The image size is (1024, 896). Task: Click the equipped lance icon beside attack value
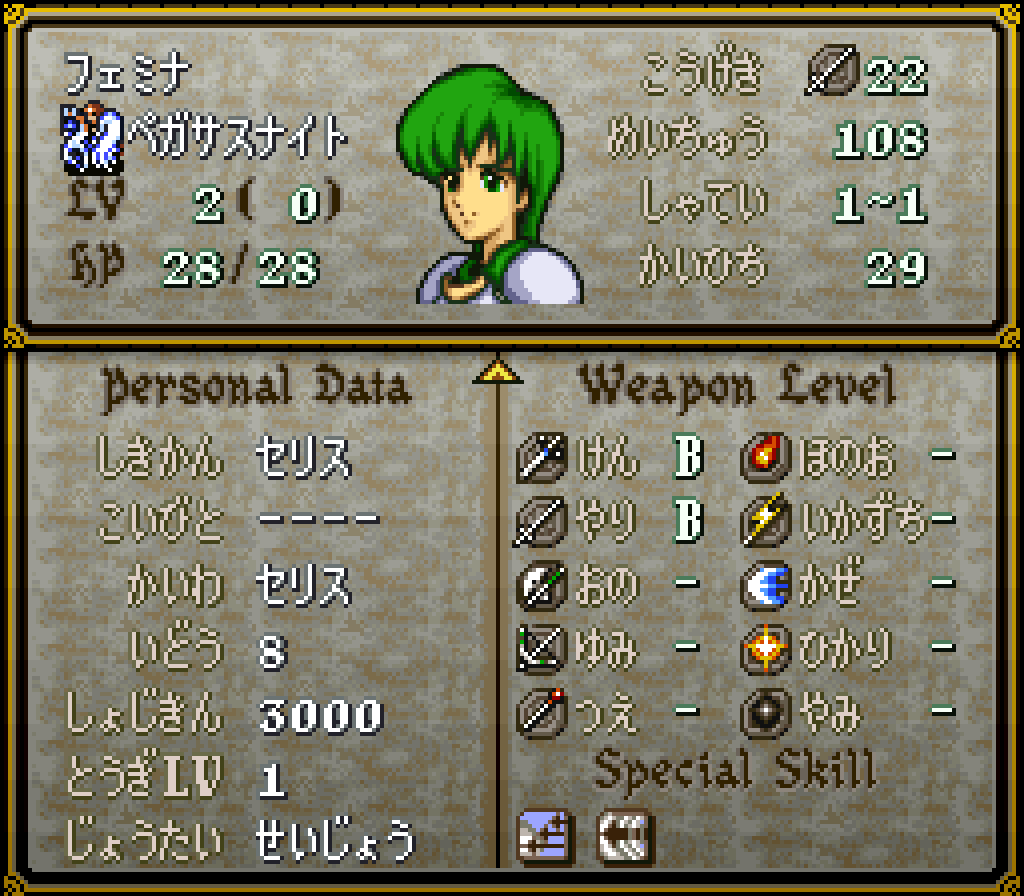(831, 75)
